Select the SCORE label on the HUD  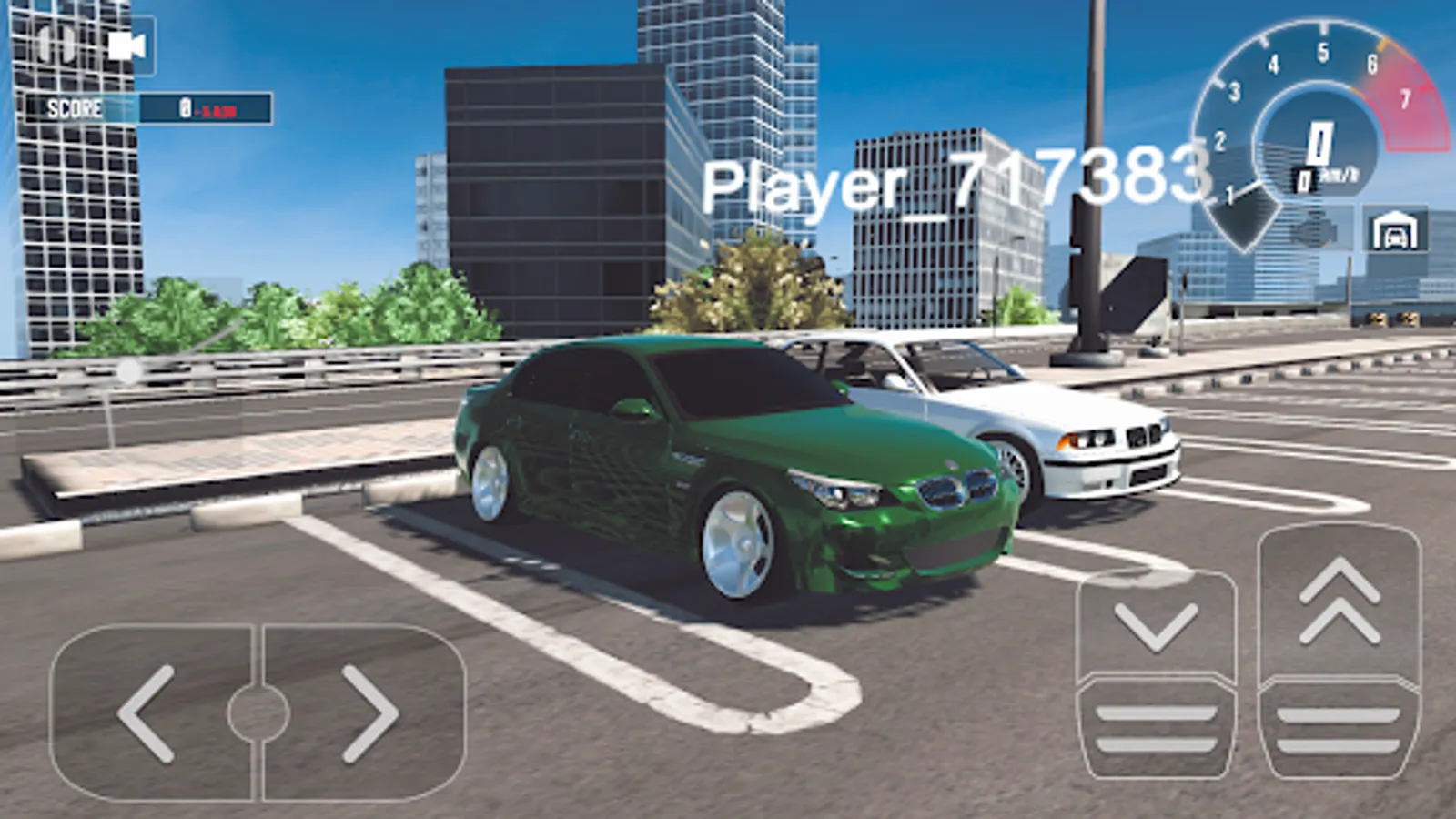pyautogui.click(x=76, y=111)
